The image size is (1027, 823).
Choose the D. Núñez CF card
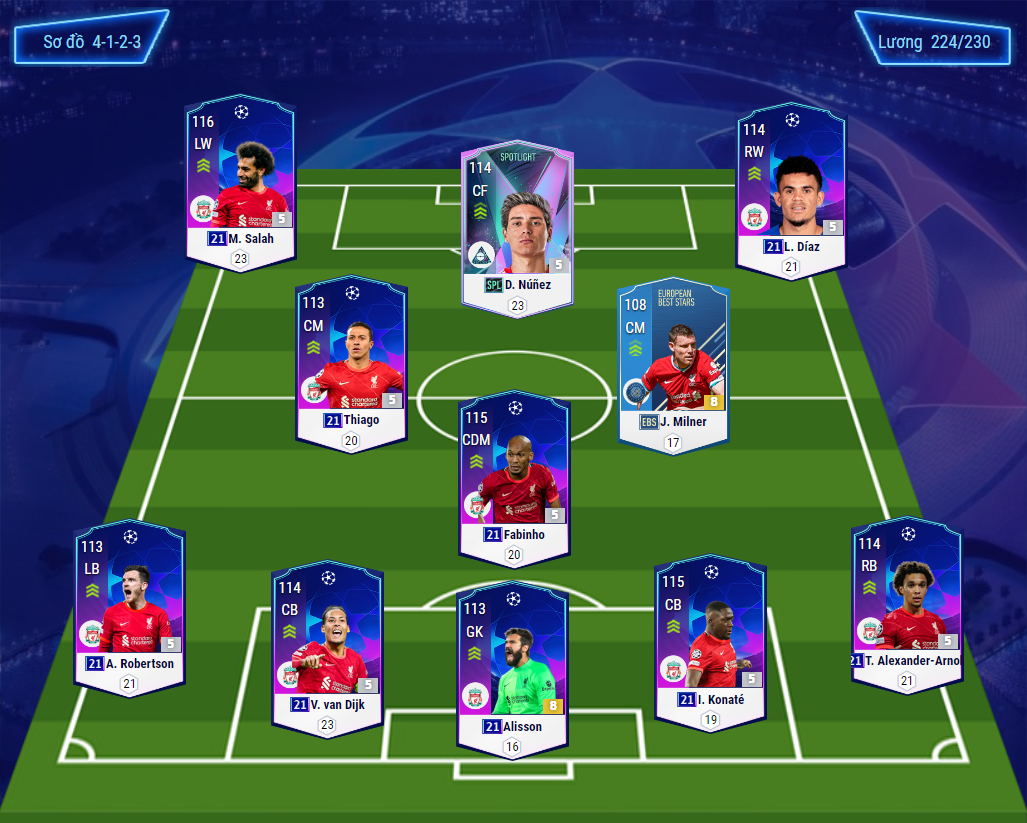pyautogui.click(x=517, y=226)
